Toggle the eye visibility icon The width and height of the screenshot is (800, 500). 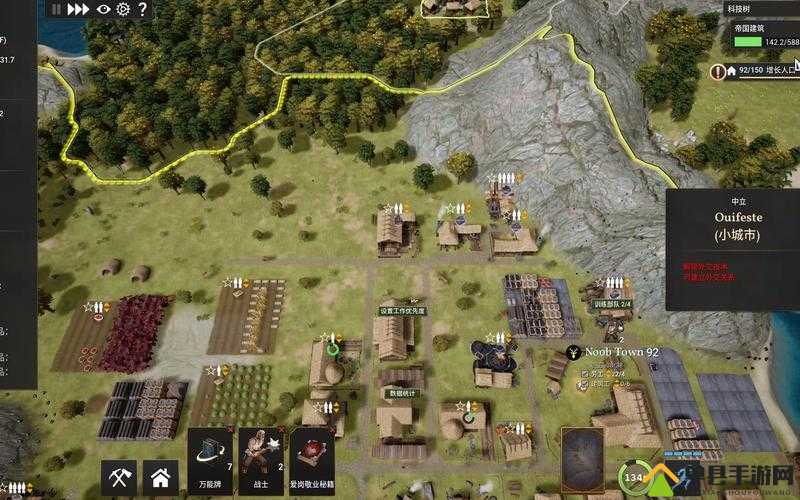click(x=104, y=10)
